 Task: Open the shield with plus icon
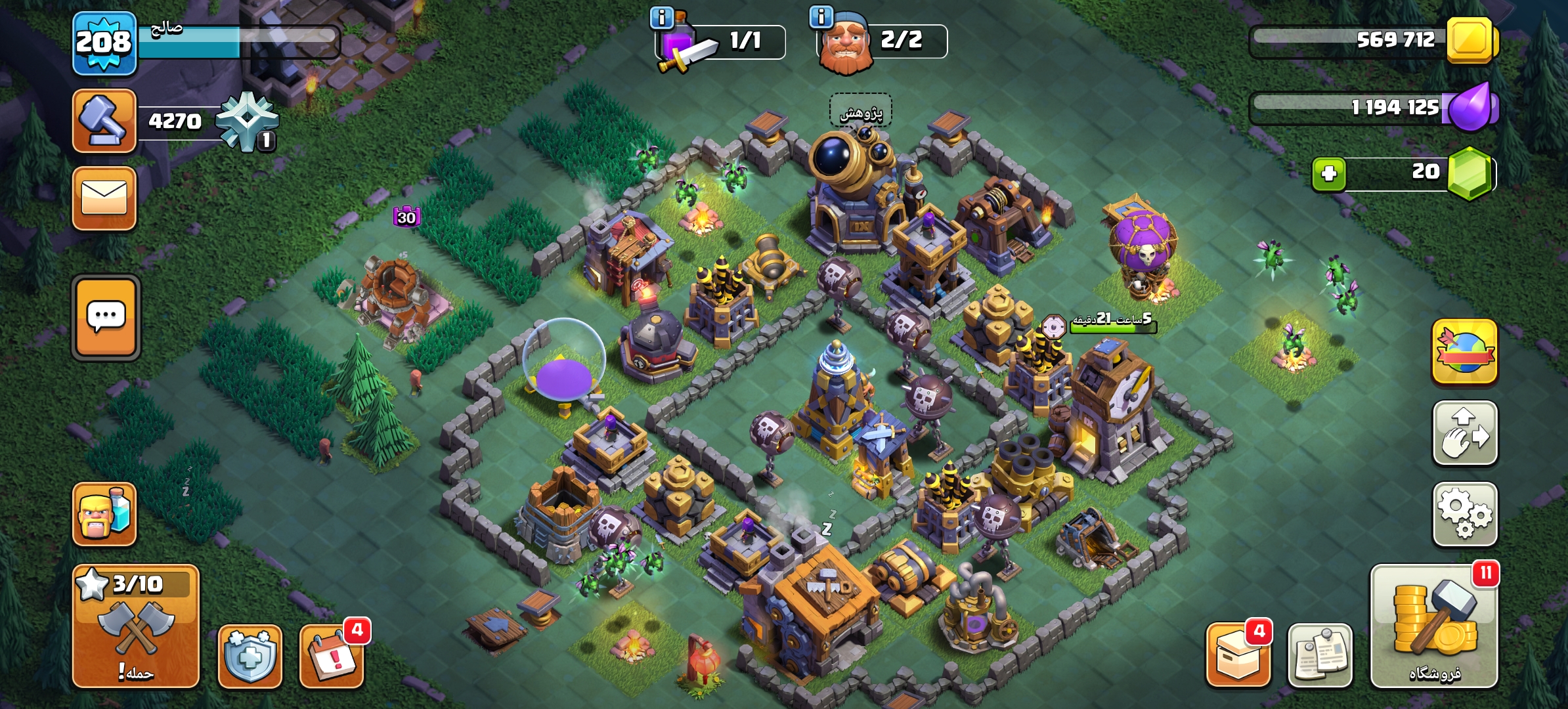click(x=250, y=655)
